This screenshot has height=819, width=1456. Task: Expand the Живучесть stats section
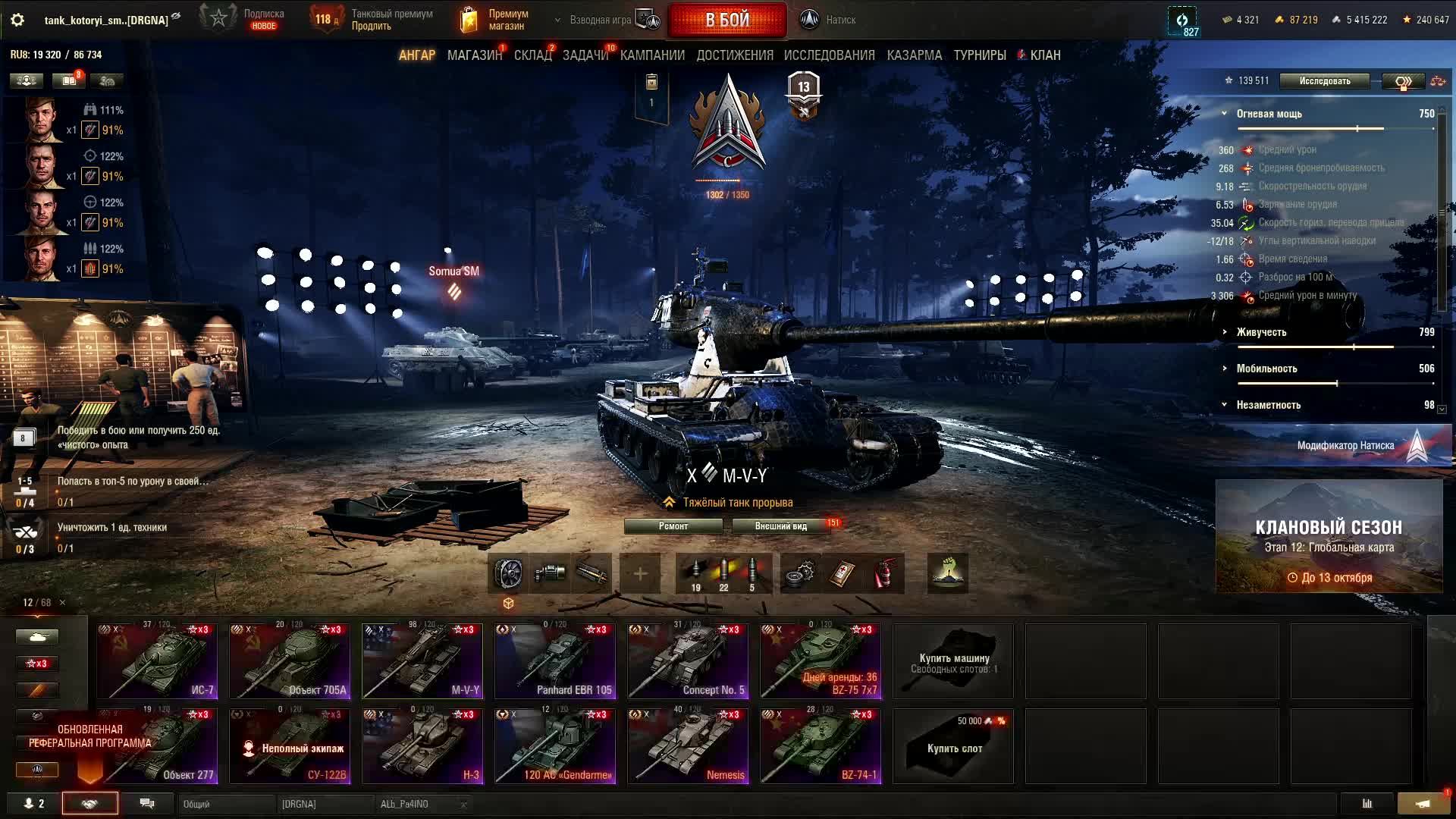tap(1261, 332)
